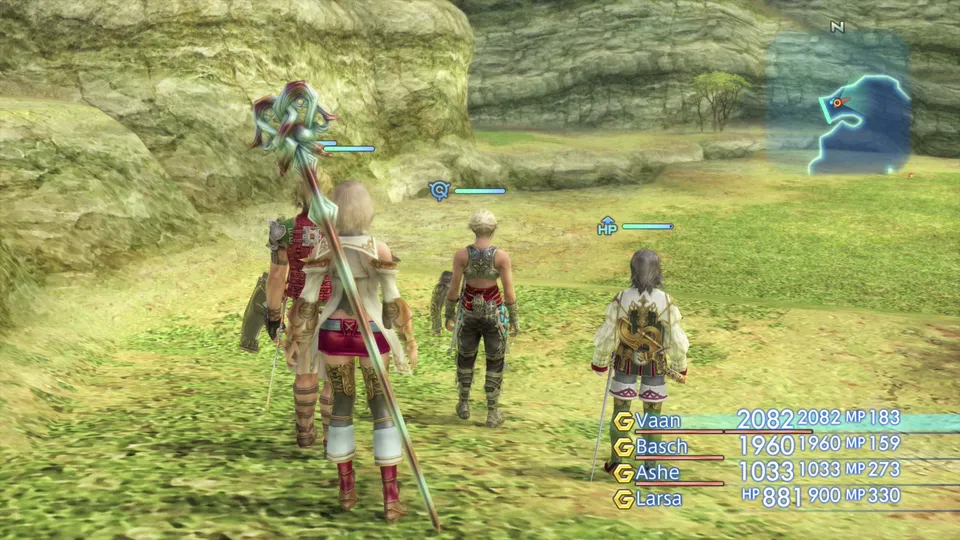Pick Ashe from the party roster
Viewport: 960px width, 540px height.
657,472
